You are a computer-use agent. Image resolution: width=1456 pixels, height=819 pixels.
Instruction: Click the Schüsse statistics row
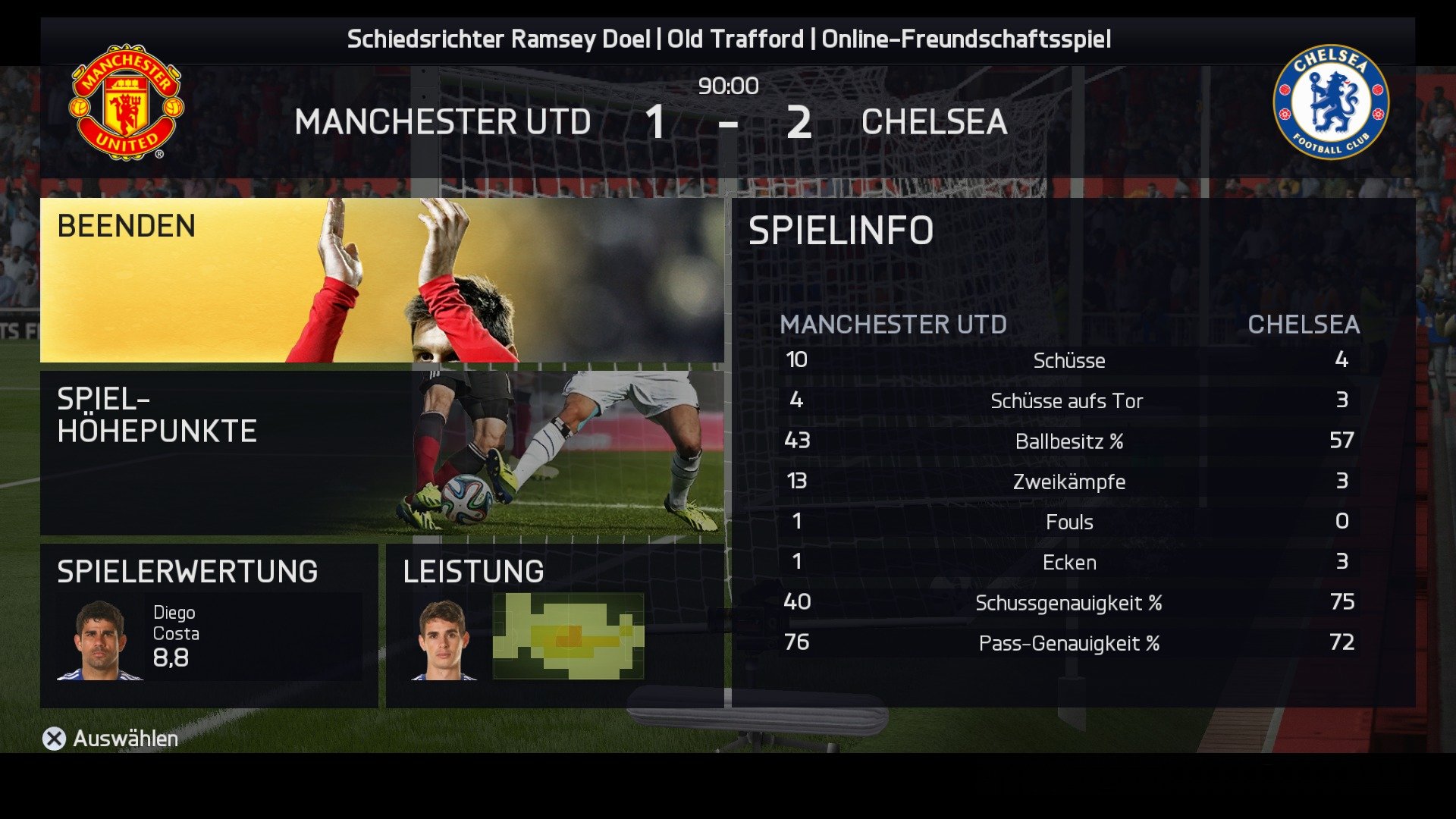[x=1071, y=361]
